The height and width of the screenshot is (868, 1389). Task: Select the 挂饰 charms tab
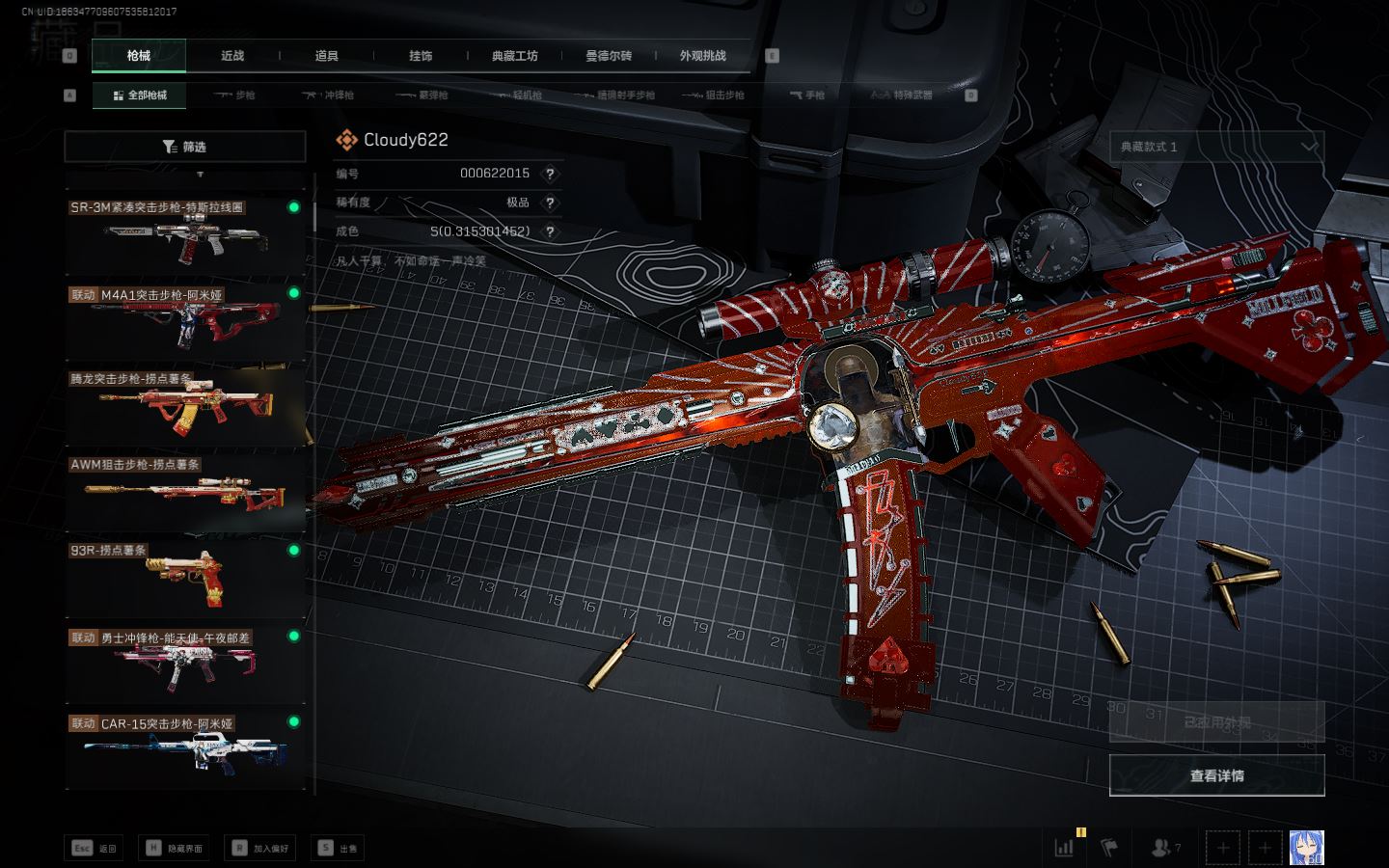[421, 56]
